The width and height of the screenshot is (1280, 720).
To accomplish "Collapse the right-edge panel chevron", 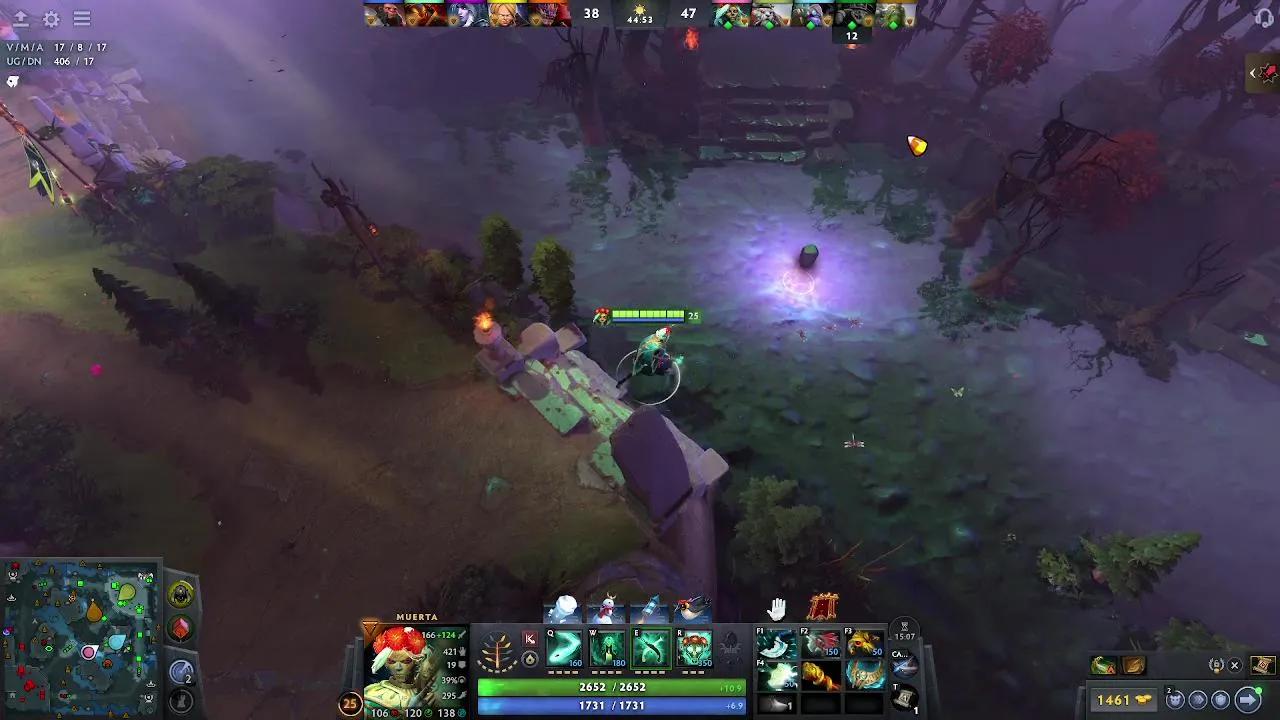I will pos(1253,73).
